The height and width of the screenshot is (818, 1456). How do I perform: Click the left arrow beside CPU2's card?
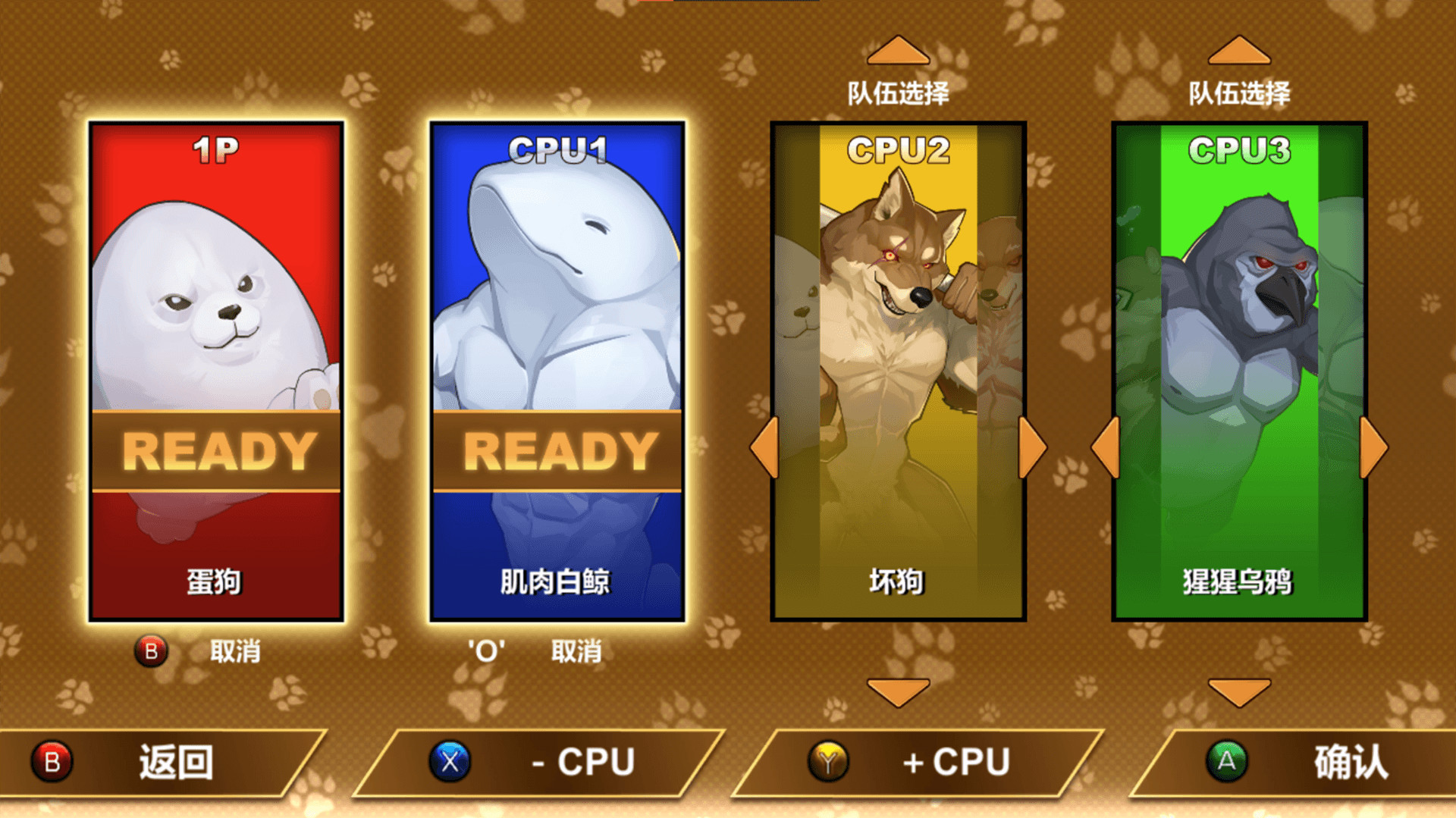764,446
